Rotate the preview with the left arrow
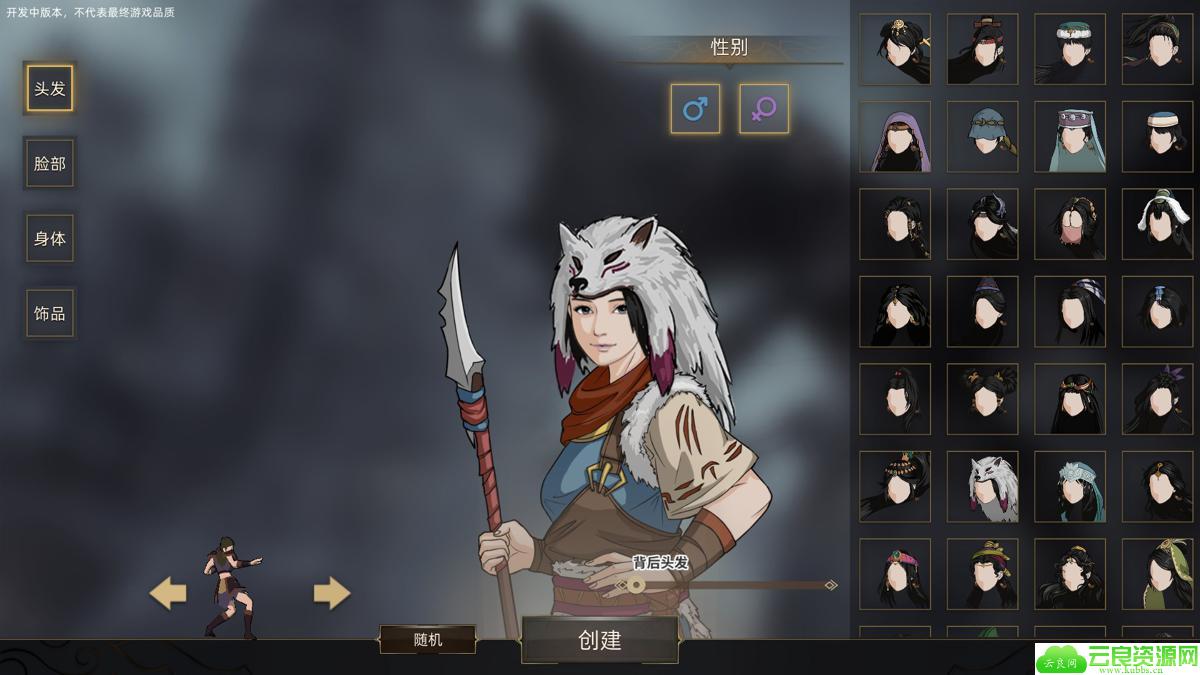The width and height of the screenshot is (1200, 675). (168, 594)
